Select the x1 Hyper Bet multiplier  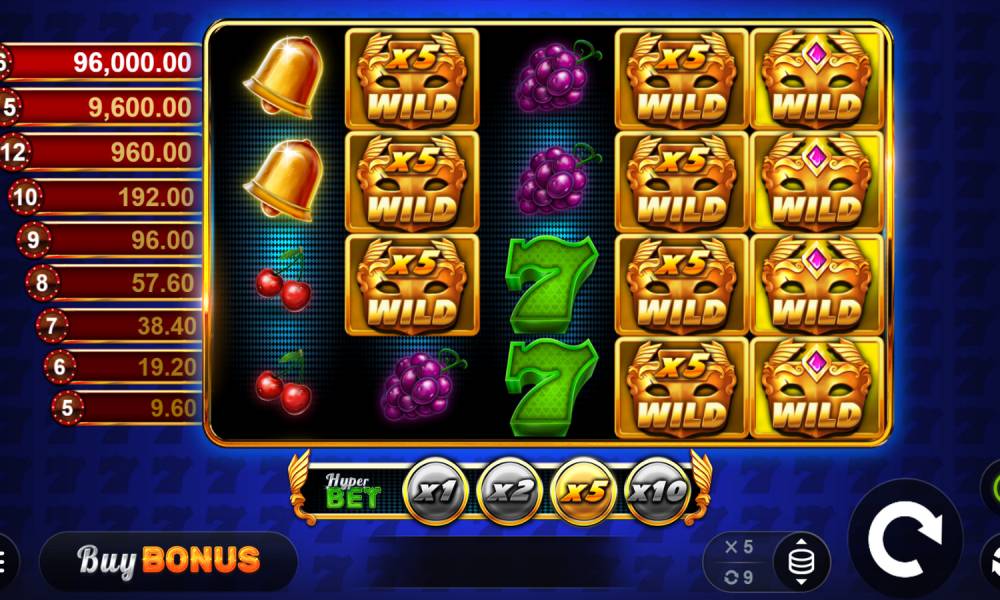pos(435,491)
